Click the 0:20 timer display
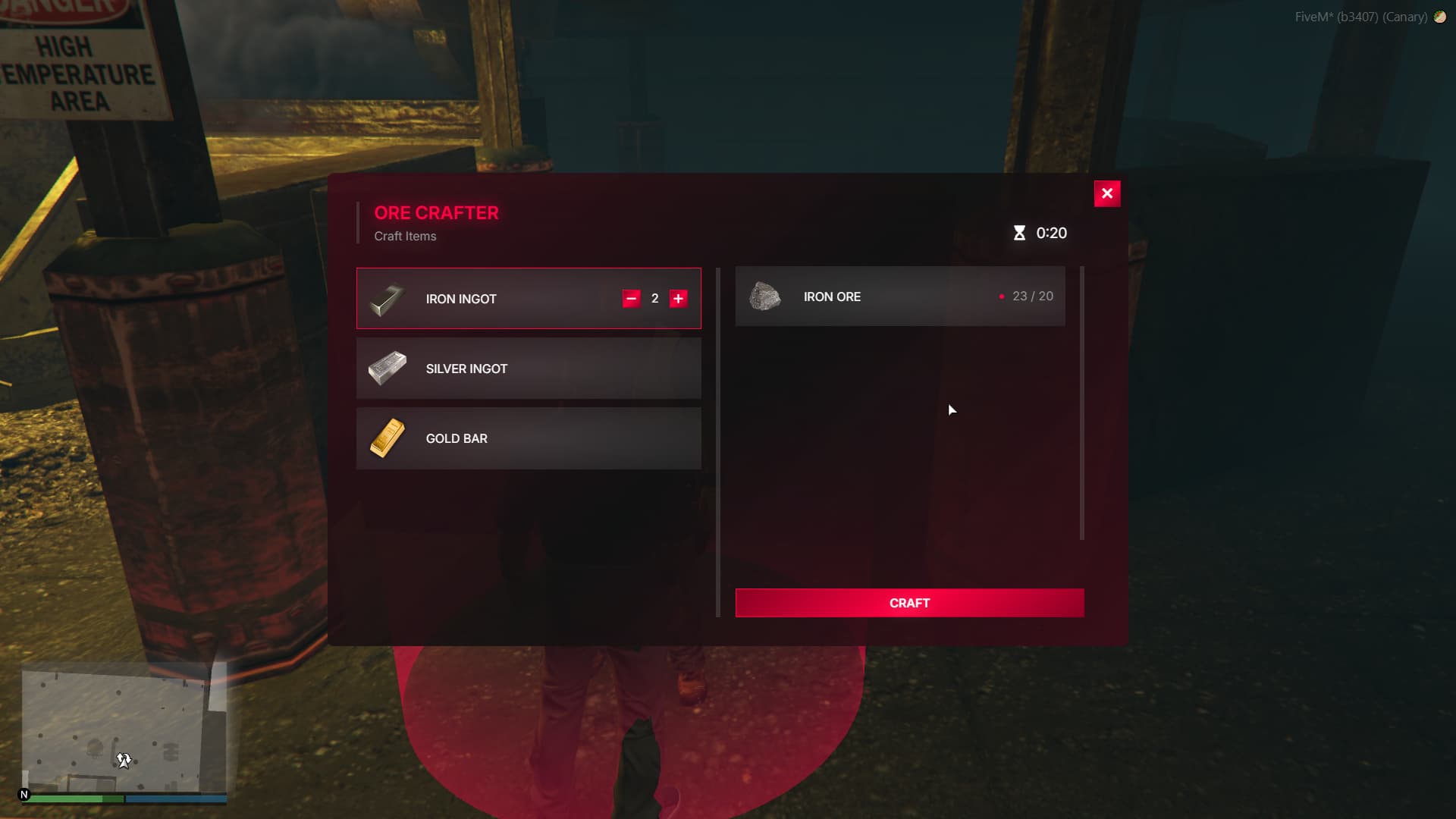This screenshot has width=1456, height=819. click(1050, 234)
